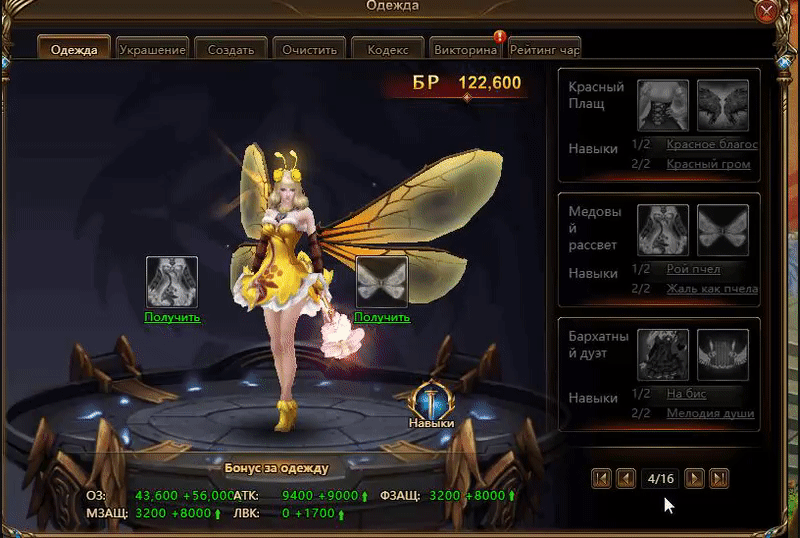Screen dimensions: 800x538
Task: Open the Создать tab
Action: point(230,49)
